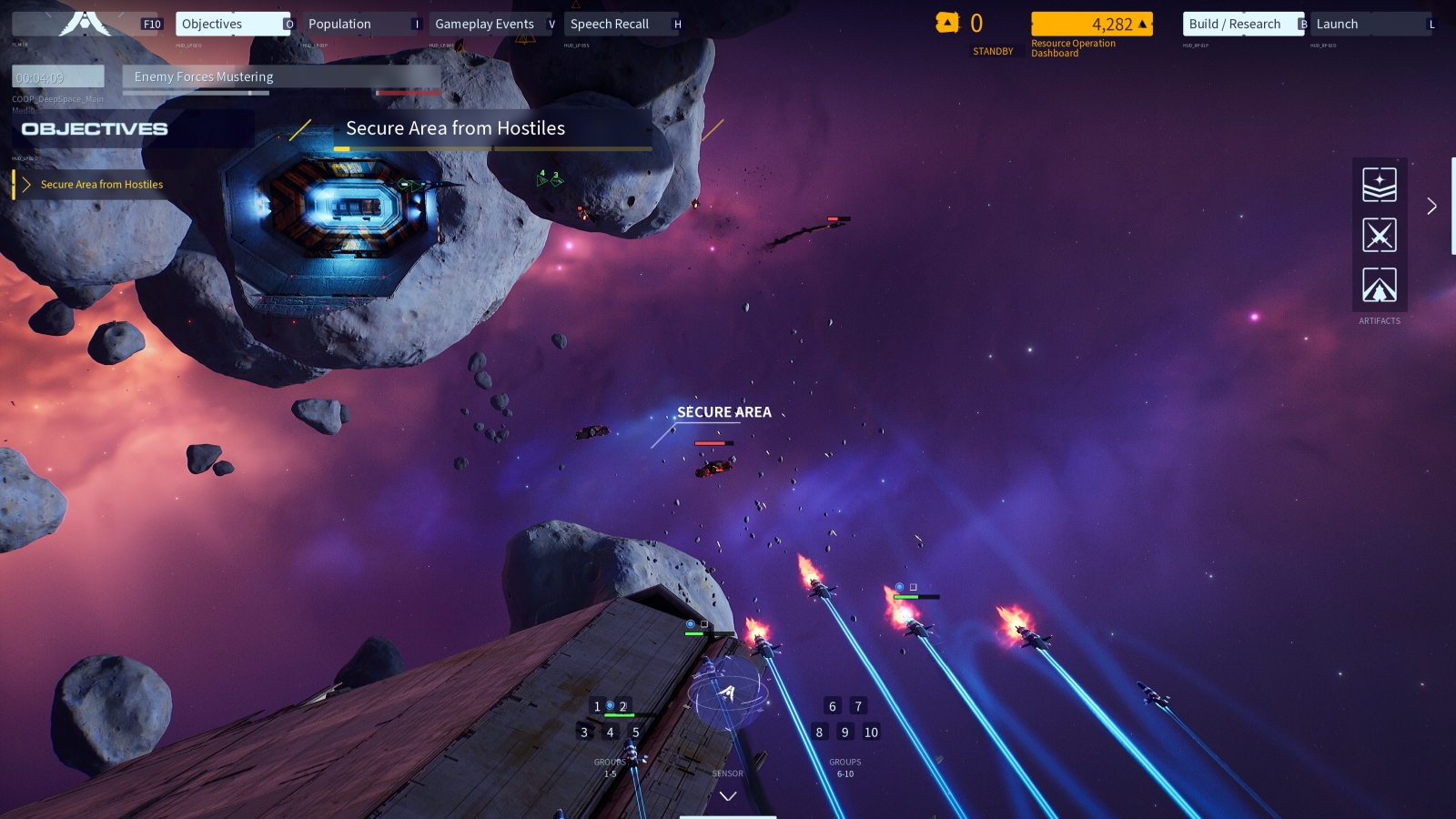Expand the side panel with the right arrow

1431,207
